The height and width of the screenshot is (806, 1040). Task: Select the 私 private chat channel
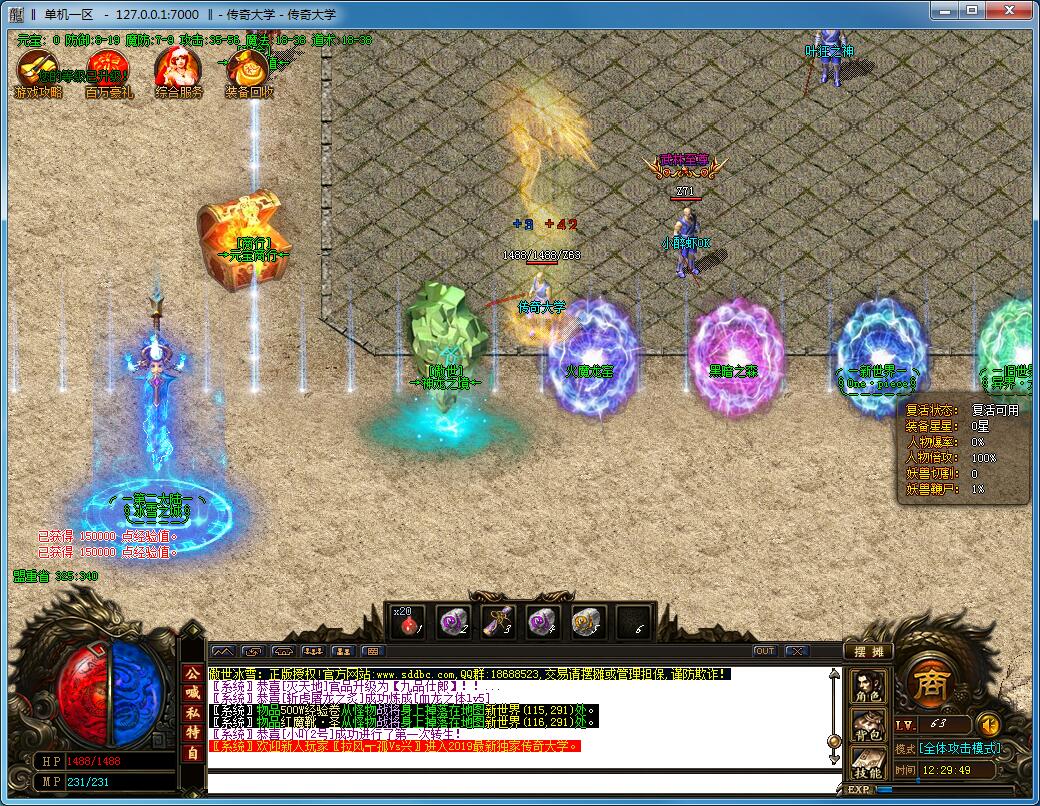click(x=192, y=713)
